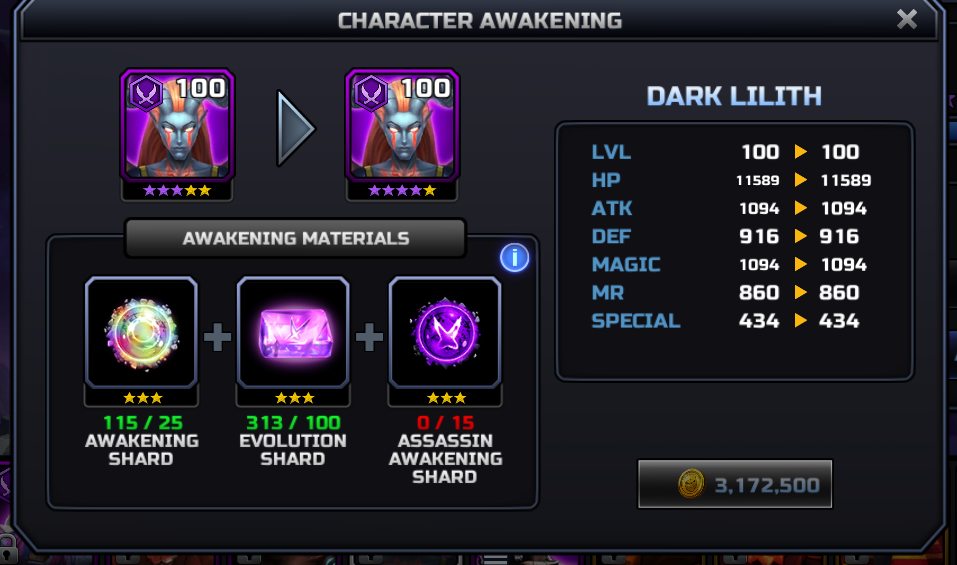Viewport: 957px width, 565px height.
Task: Close the Character Awakening window
Action: point(906,19)
